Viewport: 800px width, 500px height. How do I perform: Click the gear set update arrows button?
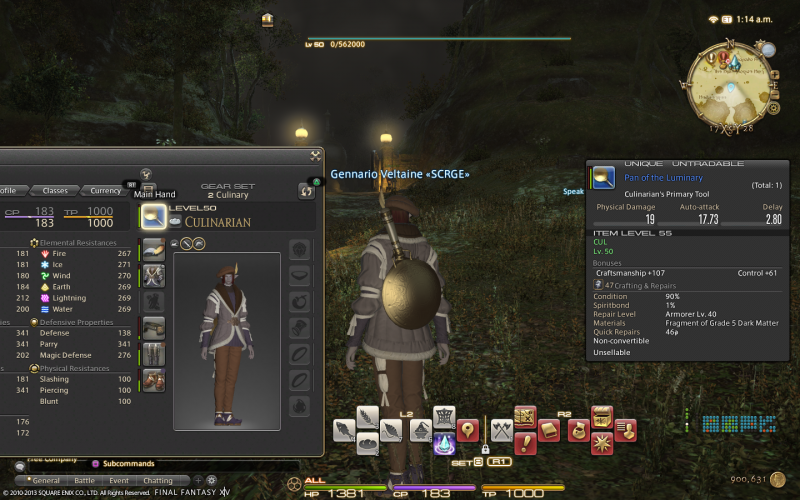(x=306, y=191)
